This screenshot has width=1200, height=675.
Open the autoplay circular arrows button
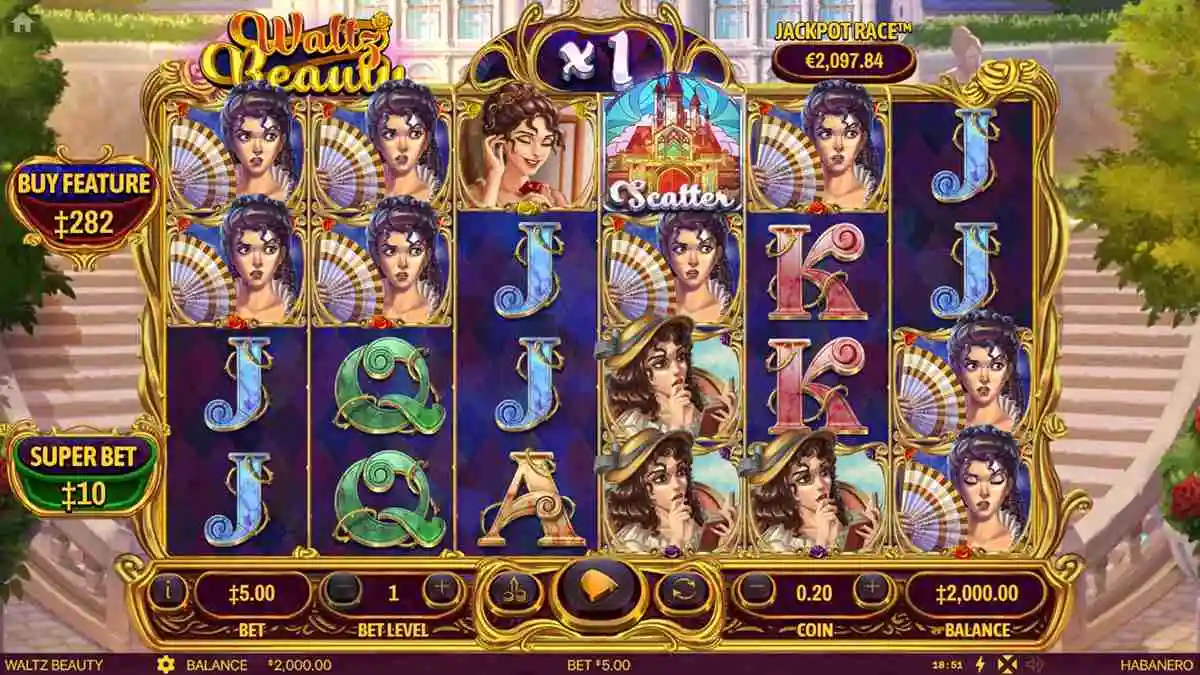point(683,593)
